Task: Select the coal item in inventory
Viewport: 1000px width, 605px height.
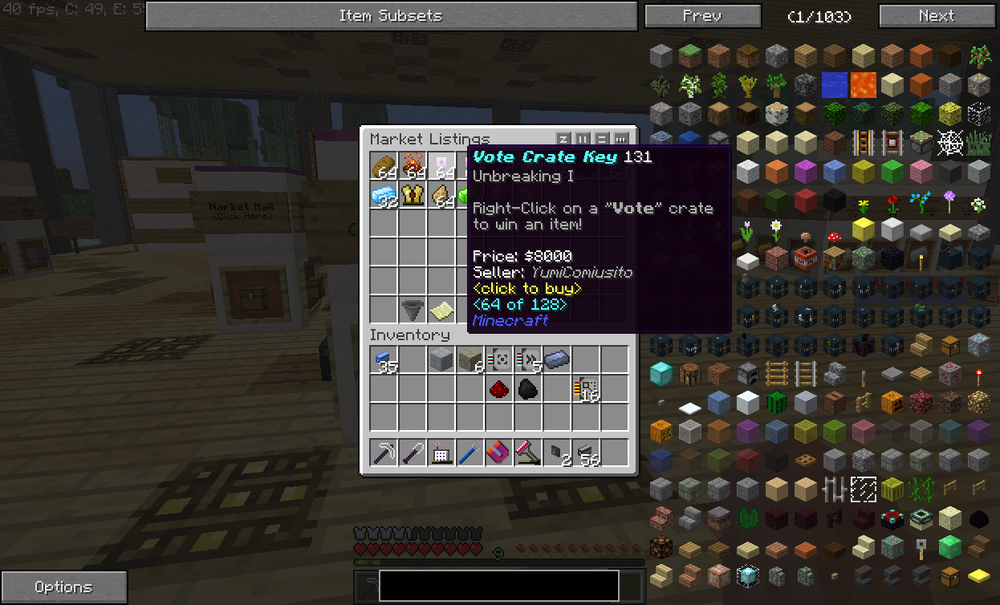Action: tap(529, 389)
